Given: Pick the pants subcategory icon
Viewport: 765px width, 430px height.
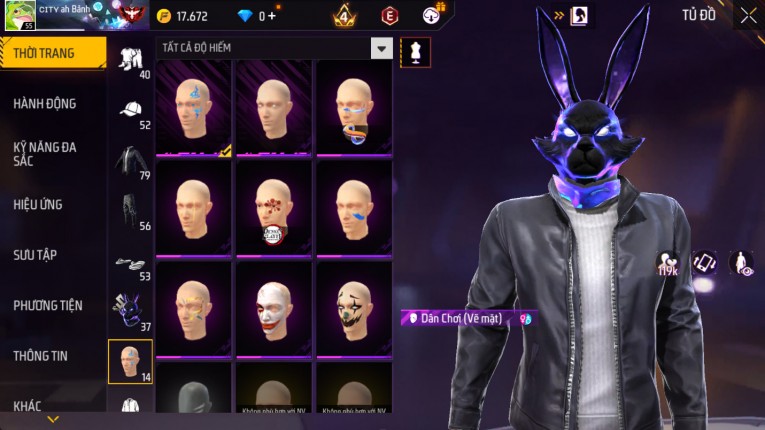Looking at the screenshot, I should pyautogui.click(x=130, y=210).
